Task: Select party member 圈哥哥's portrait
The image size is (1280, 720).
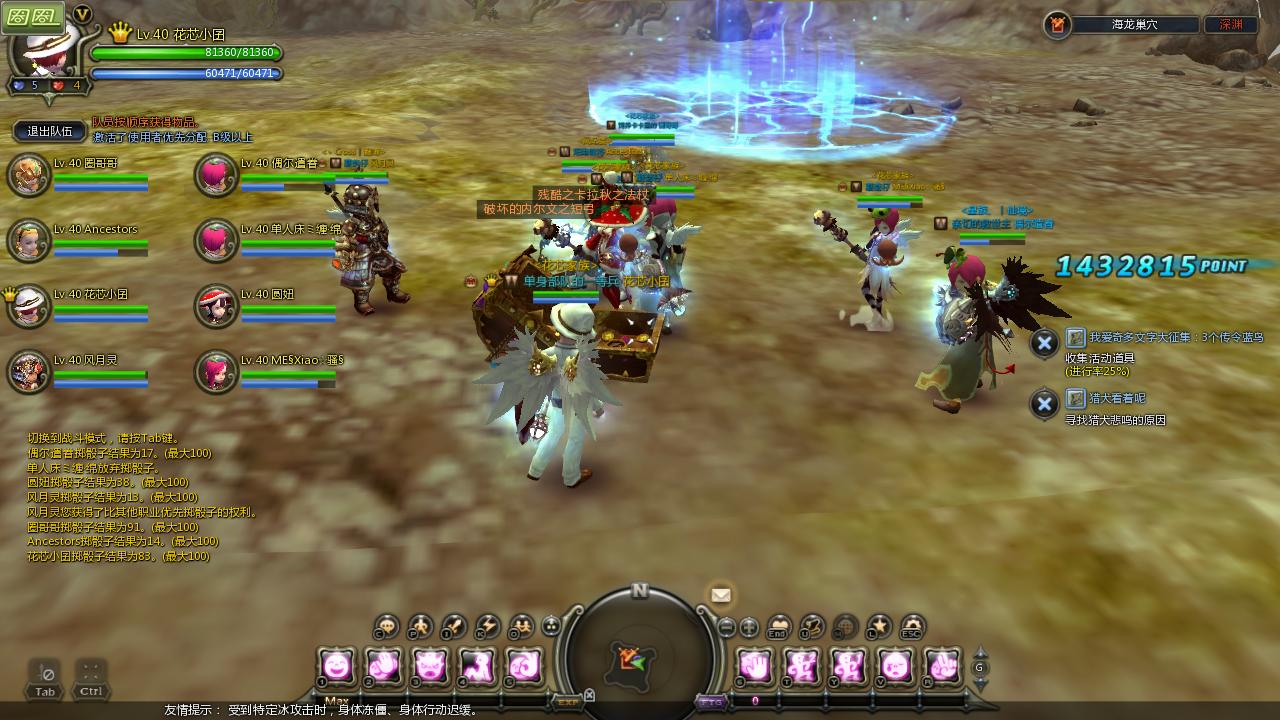Action: [x=28, y=175]
